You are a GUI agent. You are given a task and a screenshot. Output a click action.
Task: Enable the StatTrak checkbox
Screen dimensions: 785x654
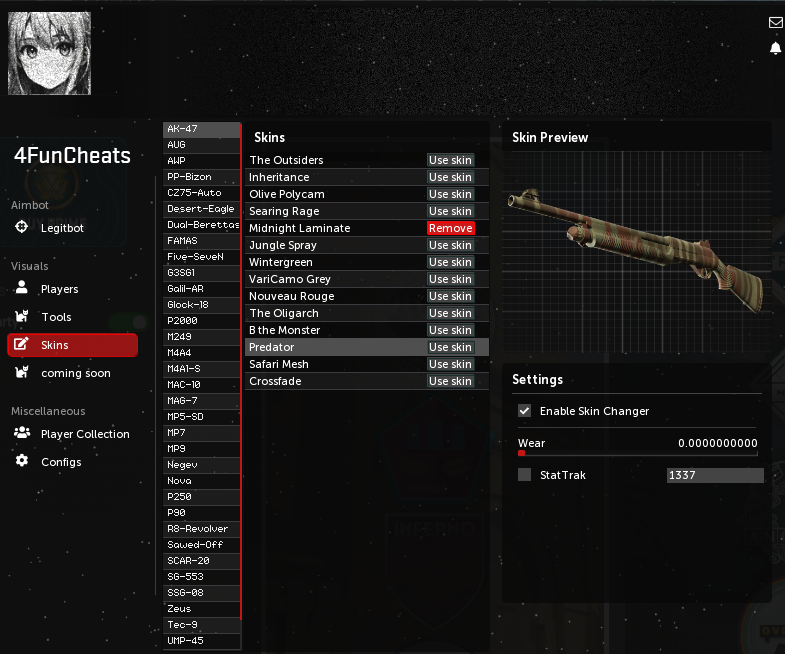pos(524,475)
